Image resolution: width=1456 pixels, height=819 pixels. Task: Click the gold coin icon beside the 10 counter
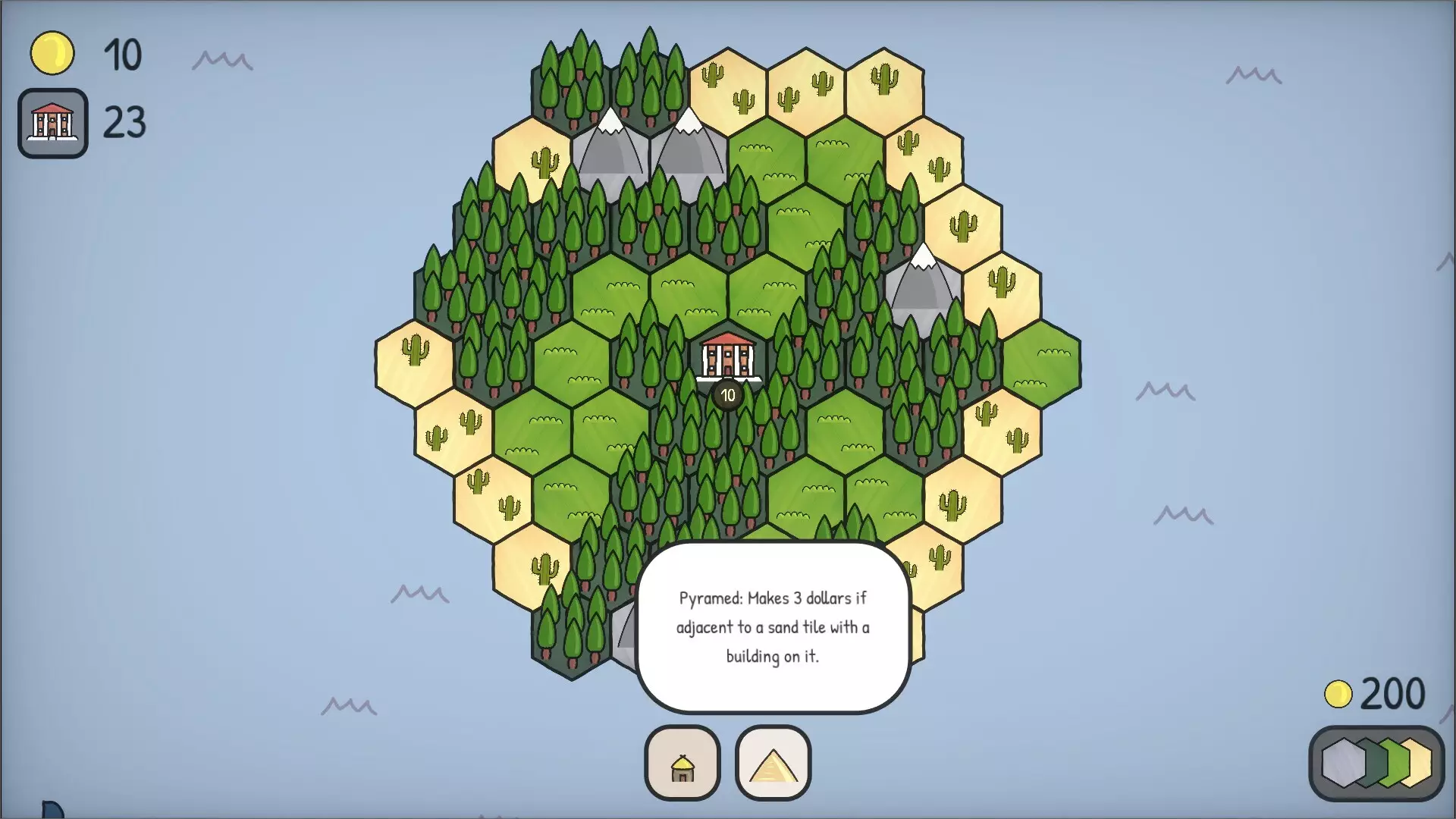point(52,52)
